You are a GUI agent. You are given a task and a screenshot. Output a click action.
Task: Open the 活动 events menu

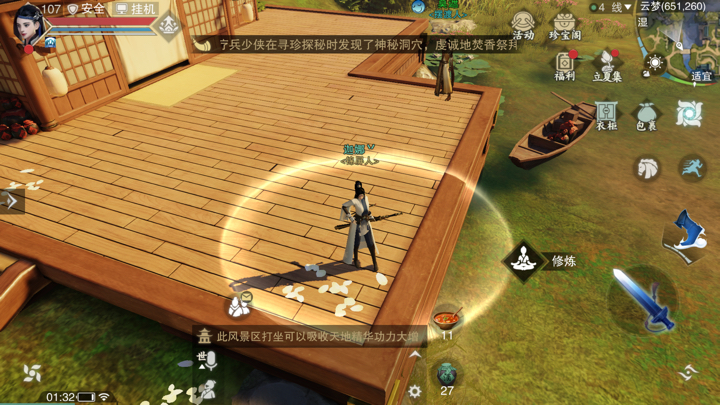(x=523, y=24)
